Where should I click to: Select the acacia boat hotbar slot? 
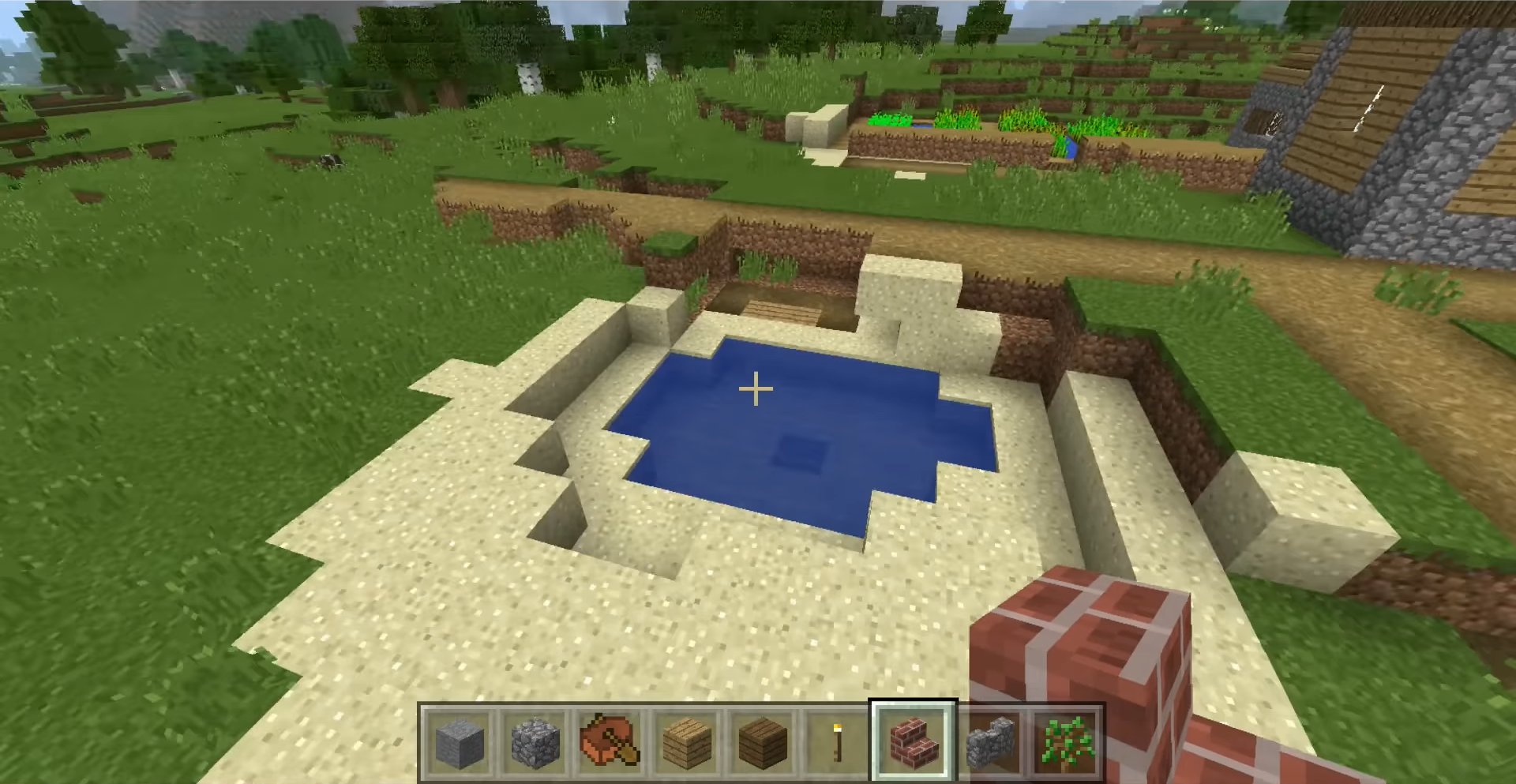[610, 743]
